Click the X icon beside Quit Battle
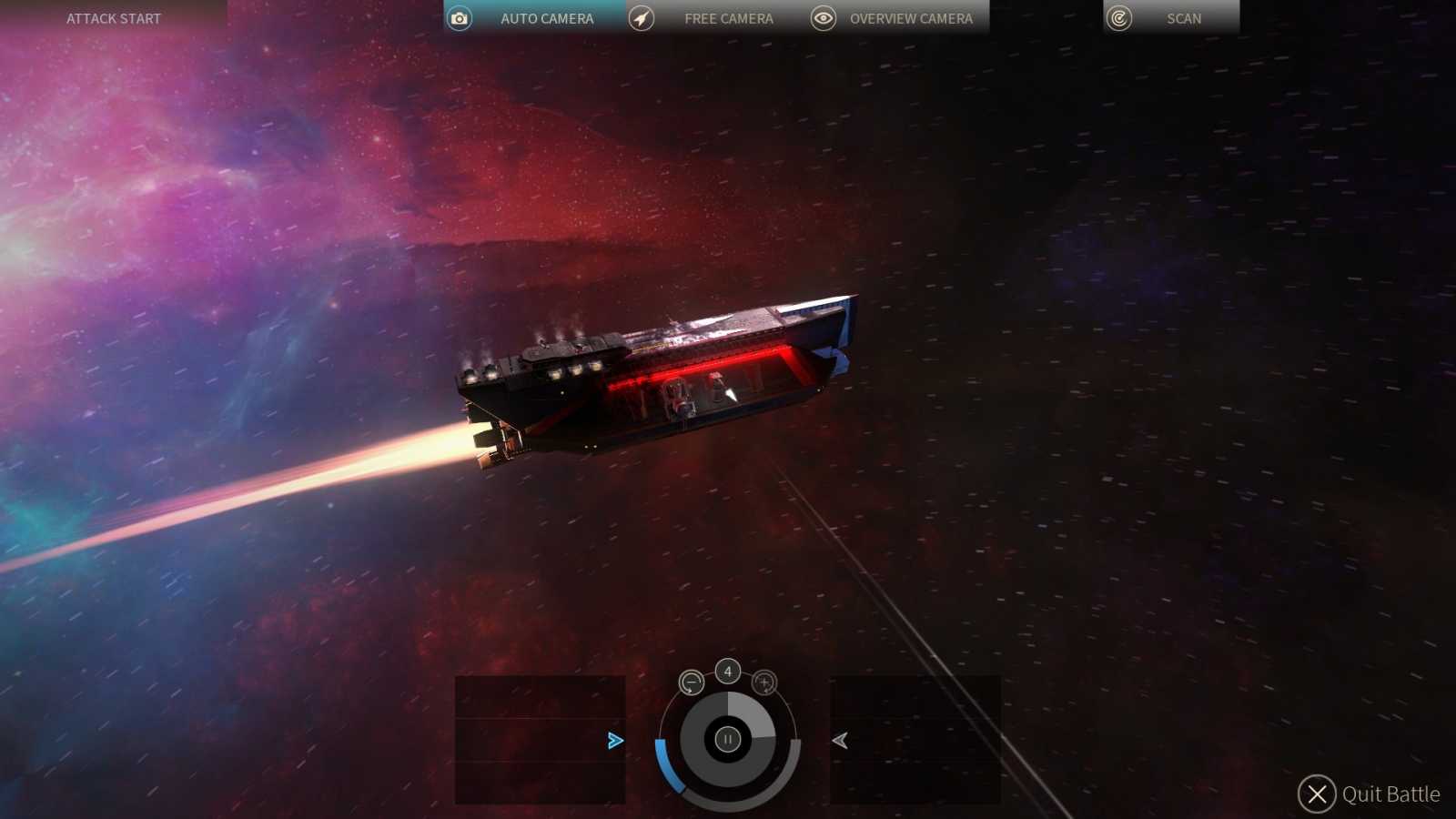This screenshot has height=819, width=1456. pyautogui.click(x=1316, y=794)
